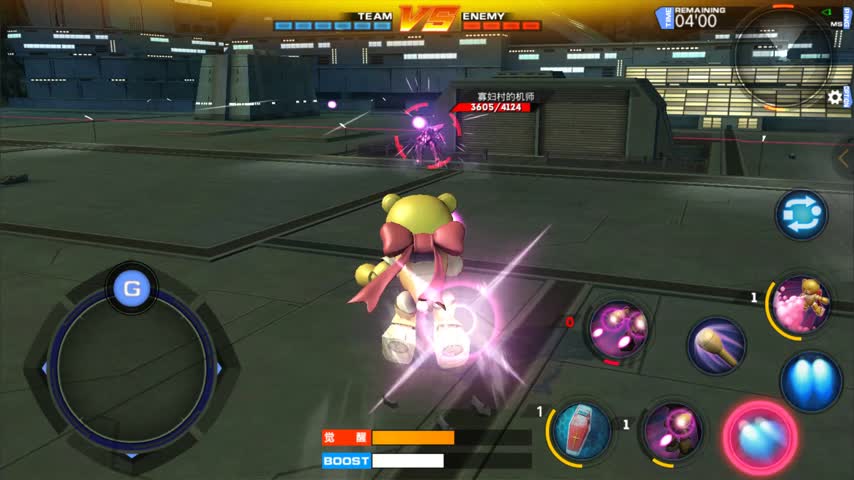Viewport: 854px width, 480px height.
Task: Fire the pink-ringed main shot button
Action: click(760, 437)
